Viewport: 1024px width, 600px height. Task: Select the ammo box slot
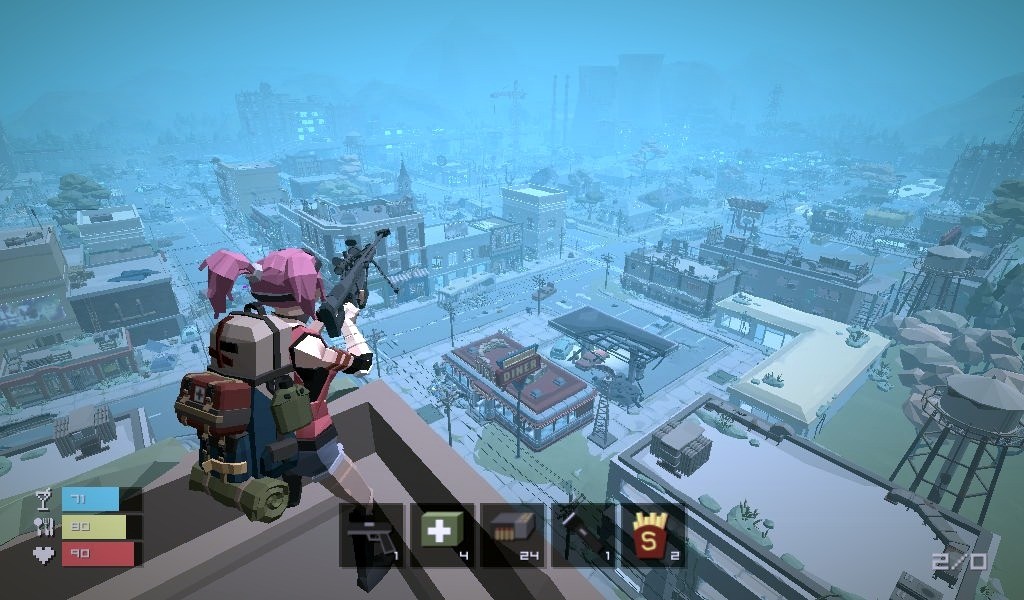[513, 535]
